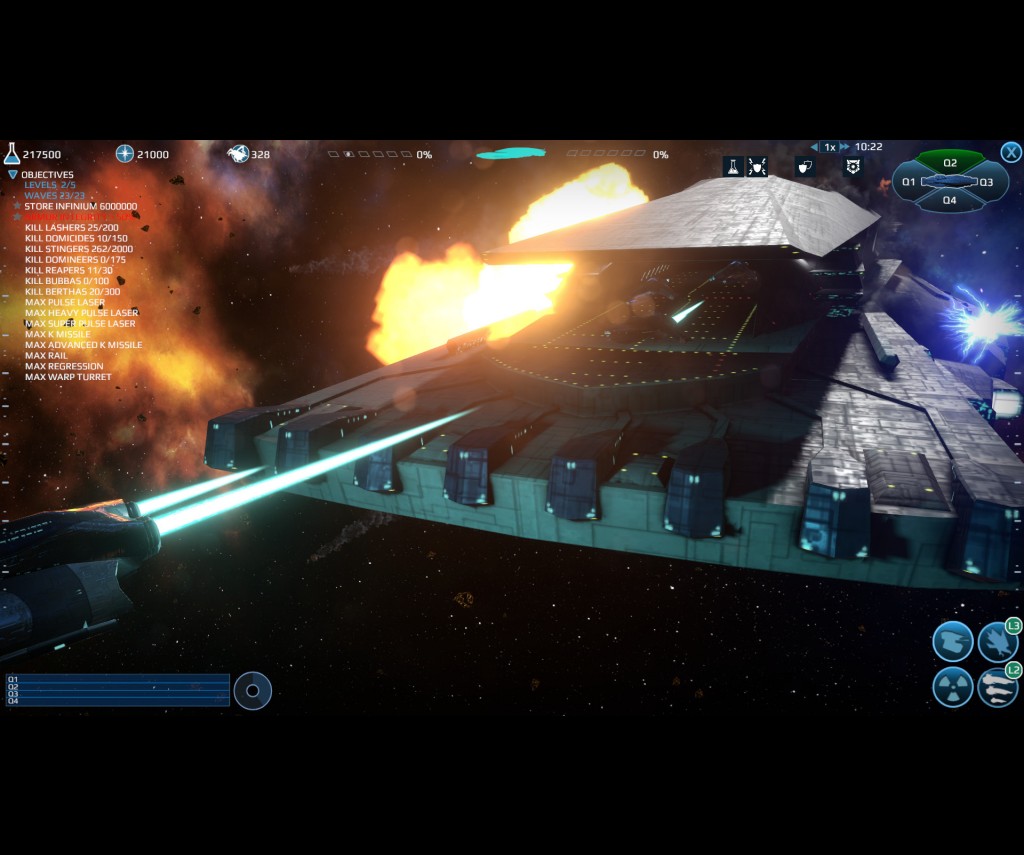Select the Q4 bar in quadrant status panel
1024x855 pixels.
[118, 701]
